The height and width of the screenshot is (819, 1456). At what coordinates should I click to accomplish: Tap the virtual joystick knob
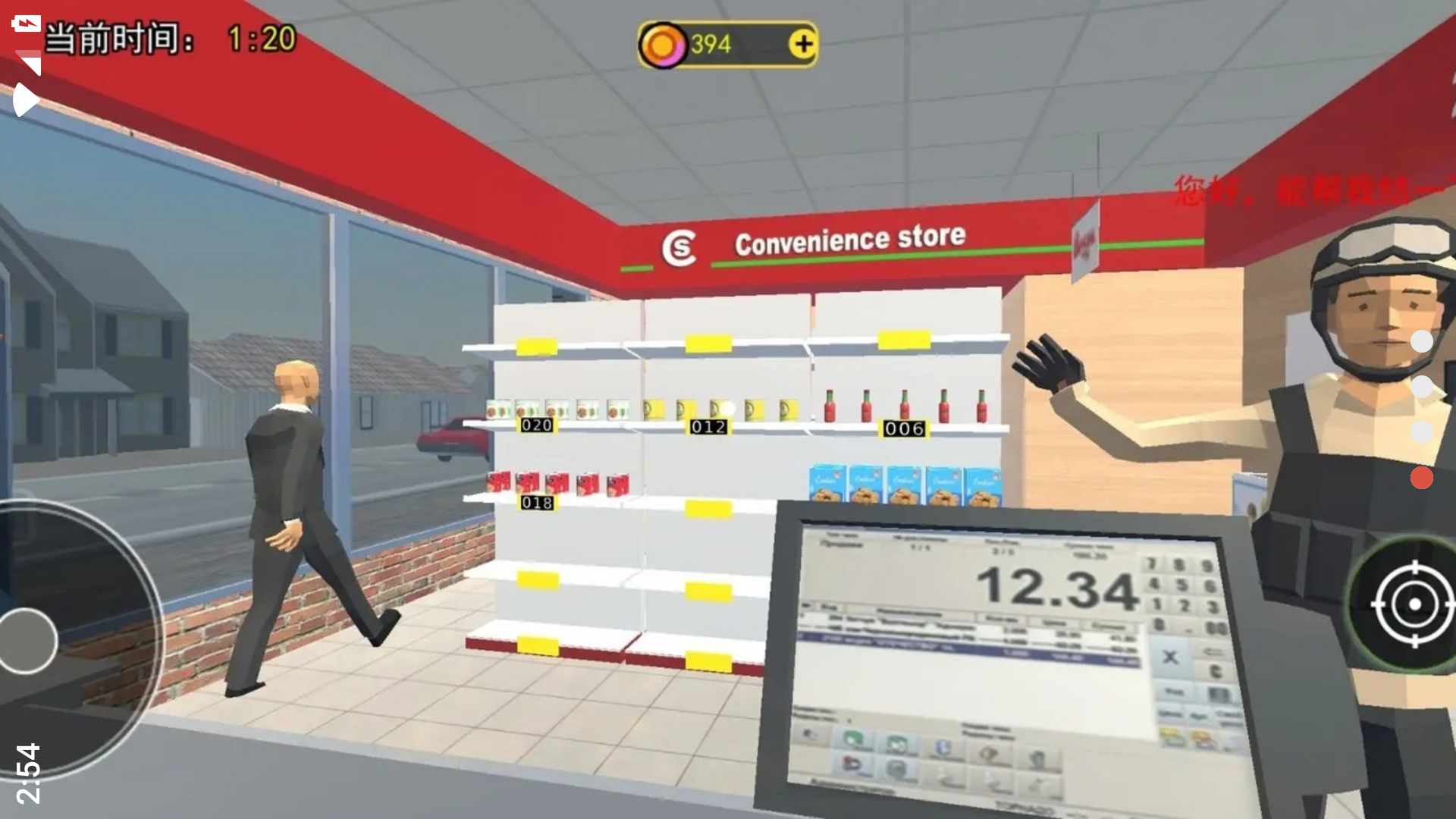[28, 641]
